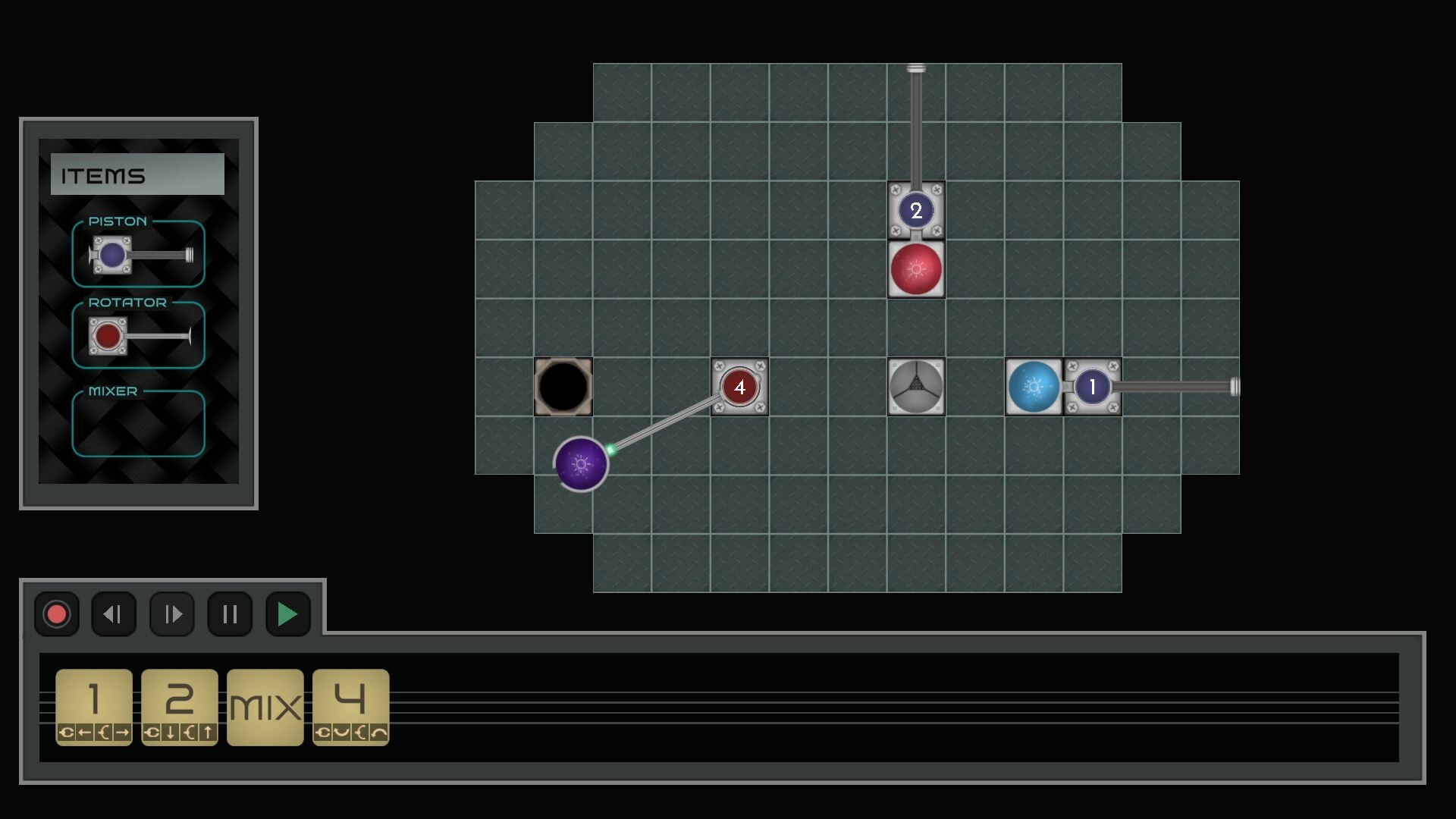
Task: Click the red record button
Action: (x=56, y=614)
